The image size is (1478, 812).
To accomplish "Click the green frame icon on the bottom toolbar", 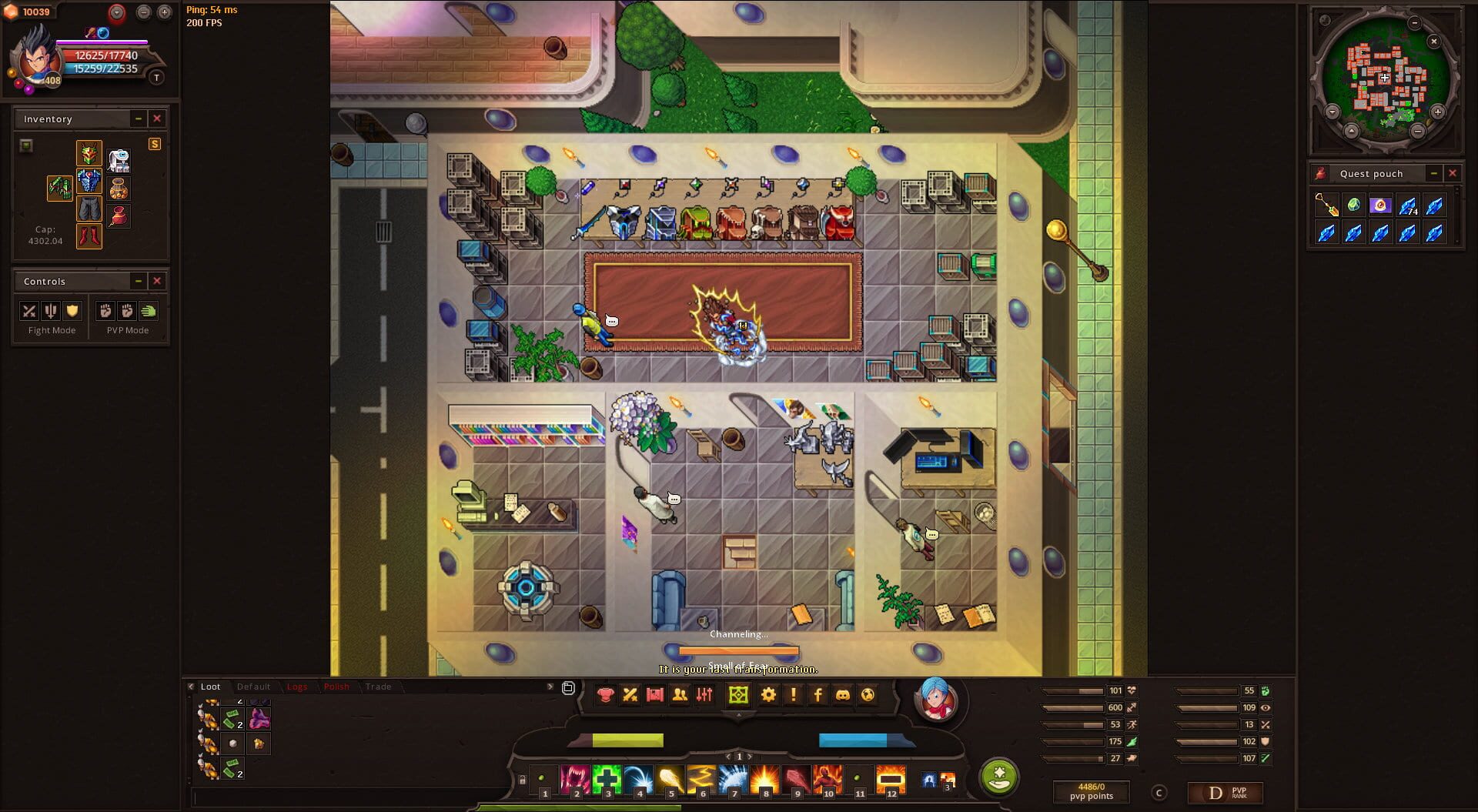I will point(738,695).
